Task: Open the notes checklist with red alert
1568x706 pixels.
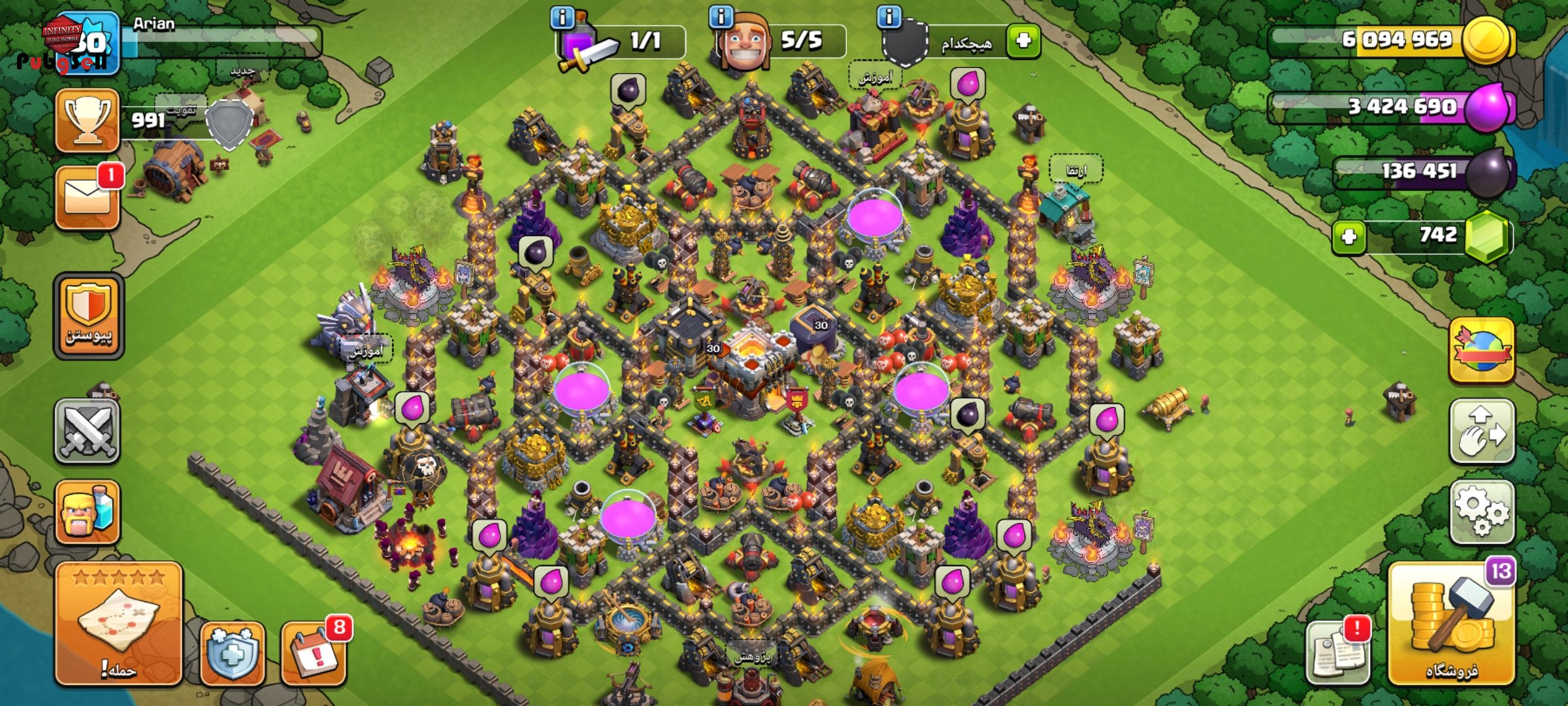Action: click(x=1337, y=653)
